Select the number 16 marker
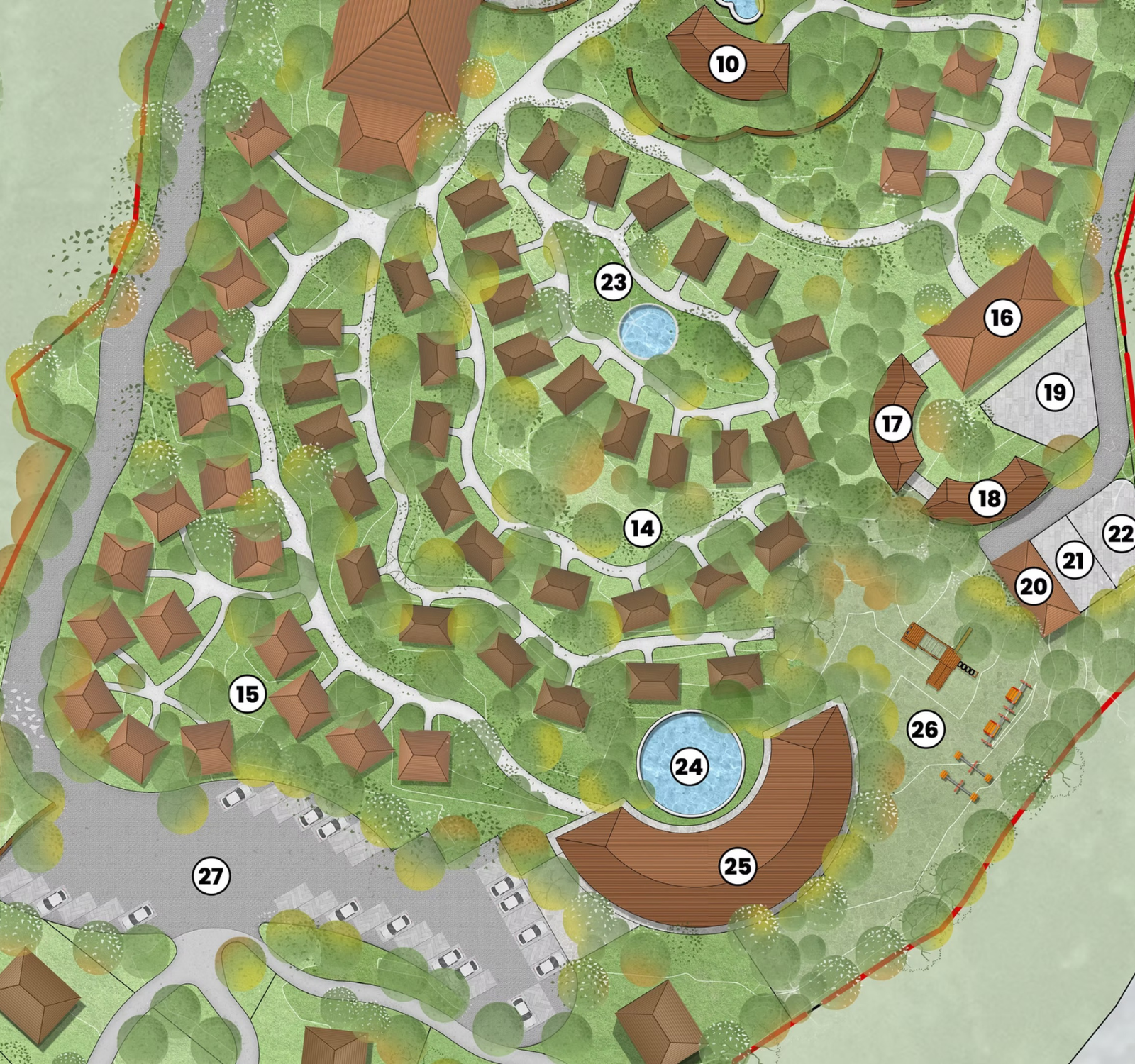The height and width of the screenshot is (1064, 1135). tap(1002, 317)
